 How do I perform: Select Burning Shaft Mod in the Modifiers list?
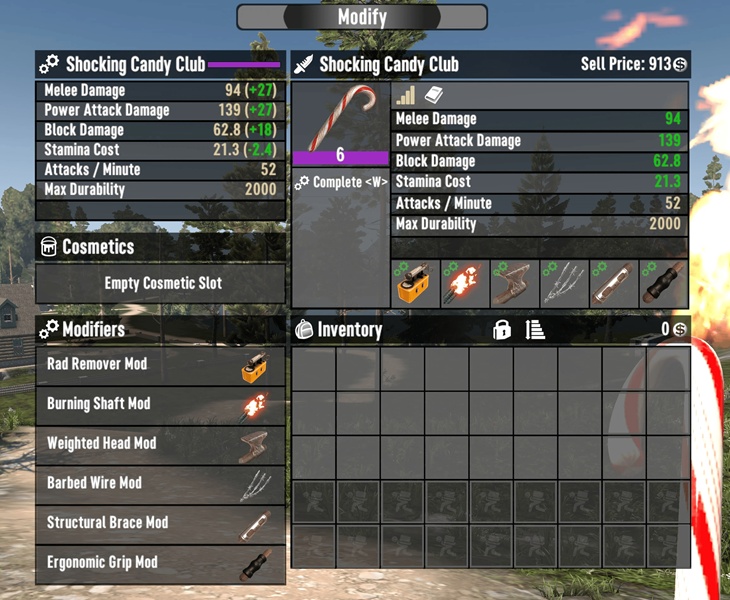click(x=160, y=404)
